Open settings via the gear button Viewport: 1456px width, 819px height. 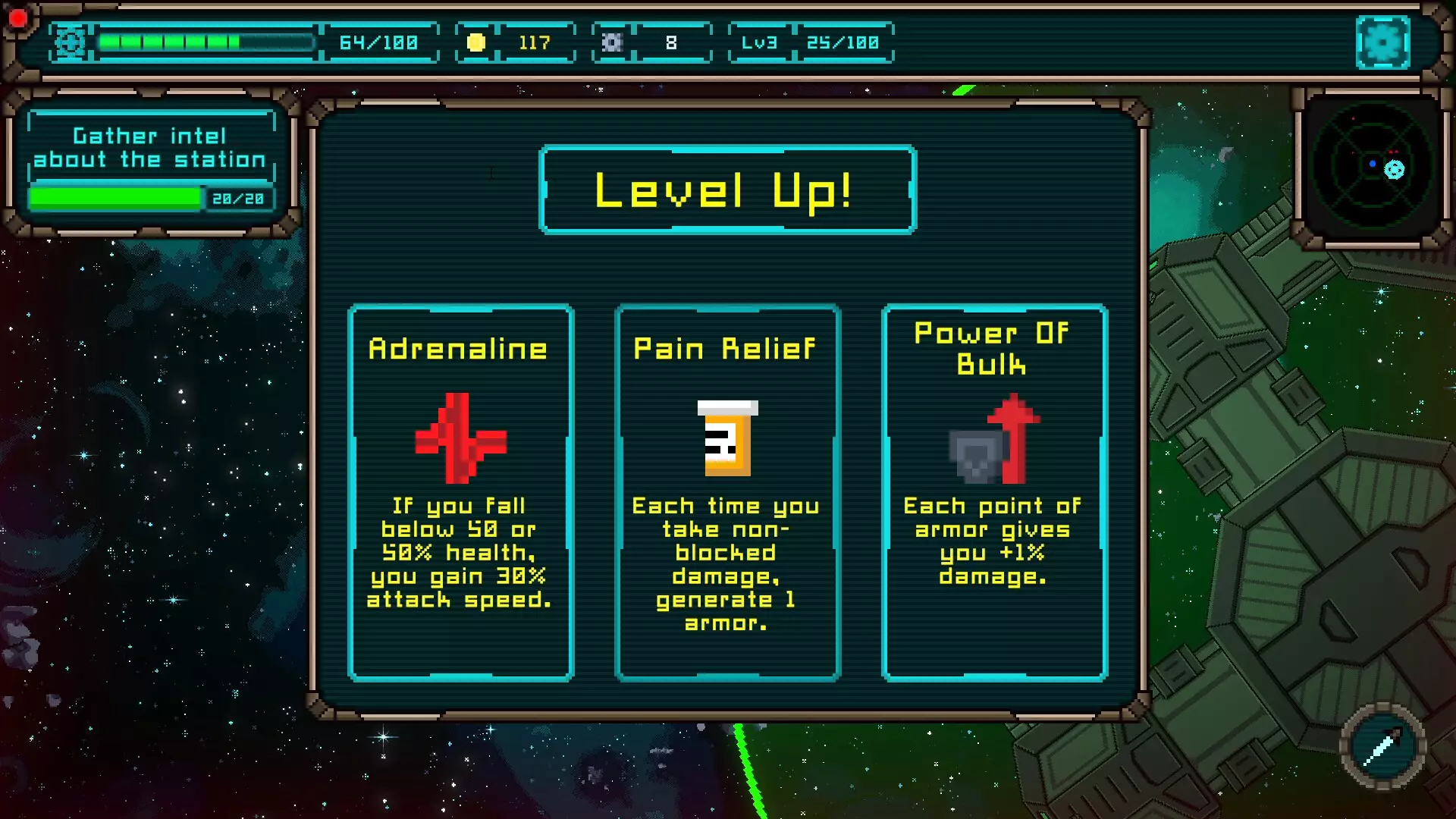tap(1382, 42)
